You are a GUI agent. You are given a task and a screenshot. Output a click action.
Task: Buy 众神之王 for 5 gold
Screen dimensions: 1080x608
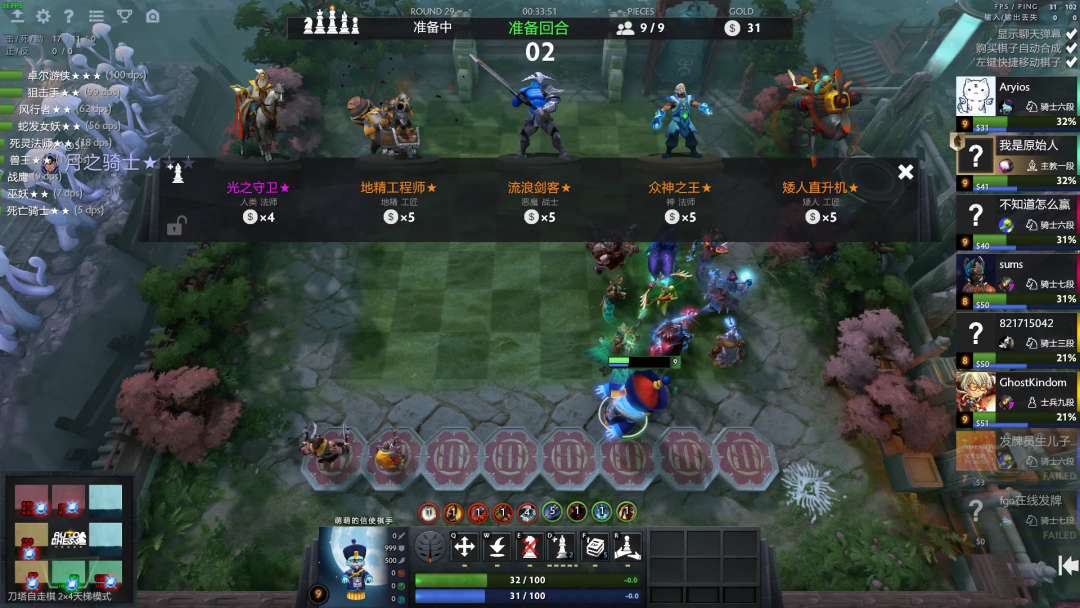(680, 200)
